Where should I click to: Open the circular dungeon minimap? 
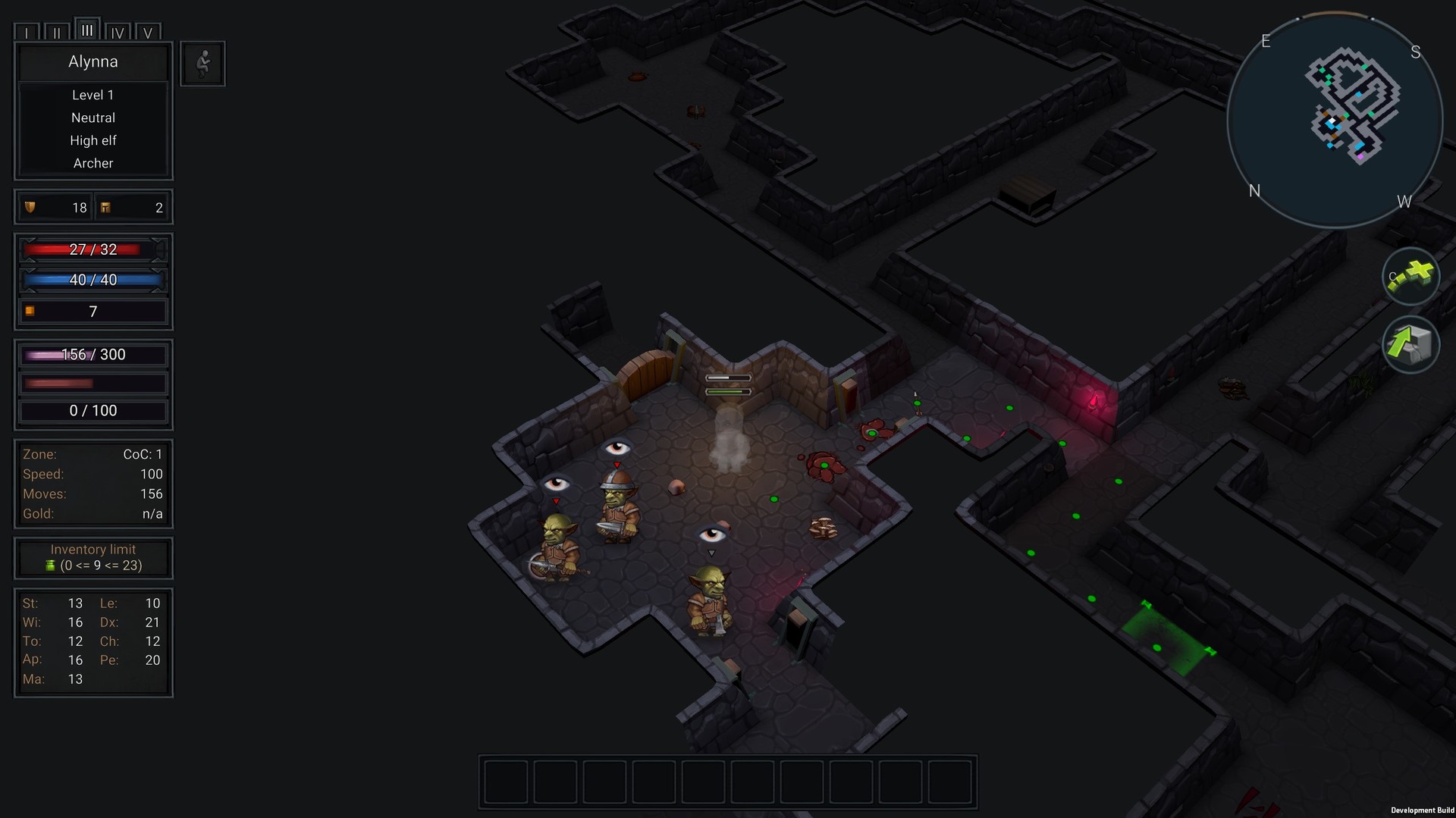[1335, 120]
